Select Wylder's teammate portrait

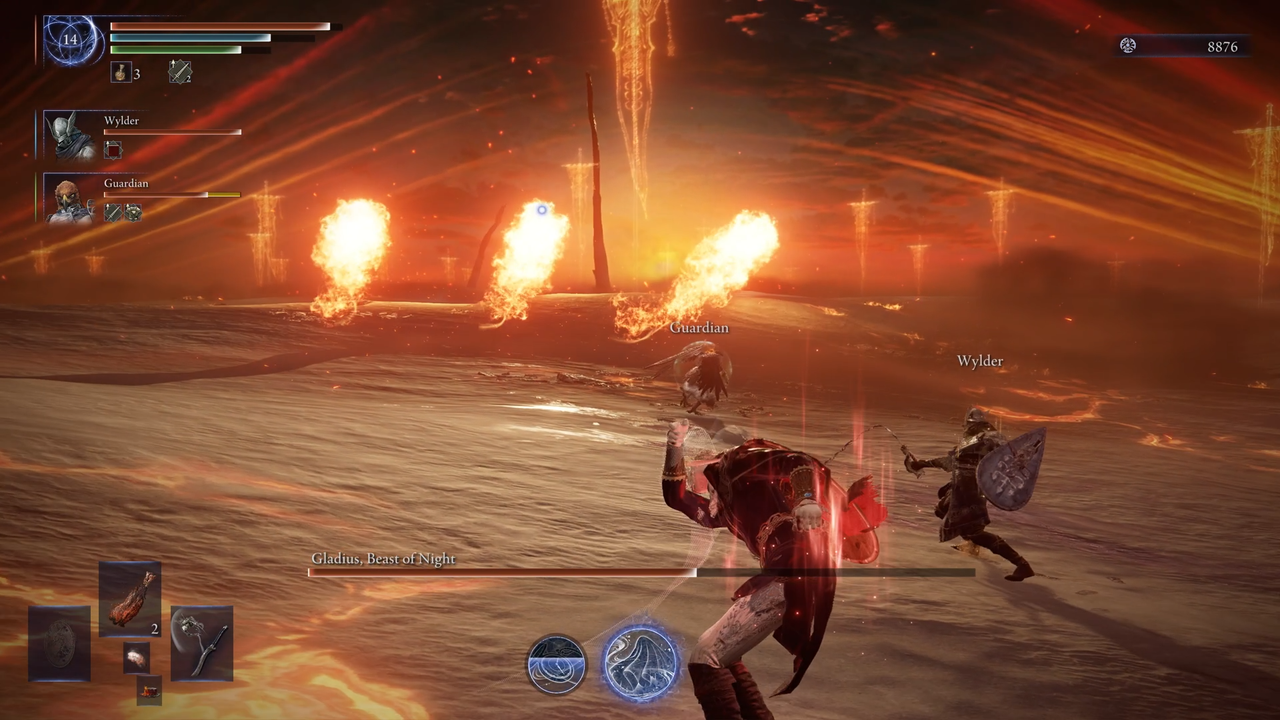click(x=73, y=136)
